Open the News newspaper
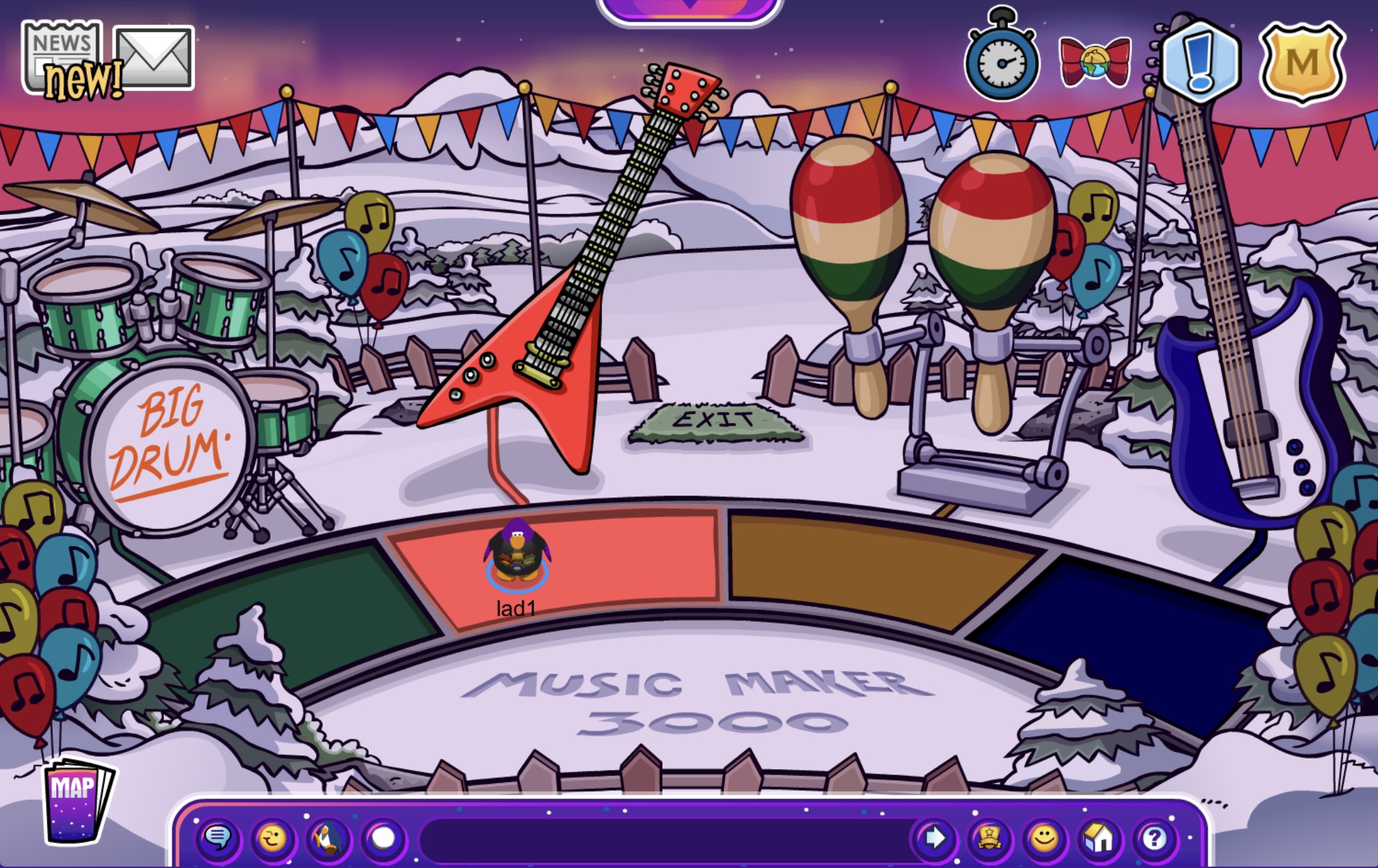Screen dimensions: 1378x868 (x=62, y=56)
